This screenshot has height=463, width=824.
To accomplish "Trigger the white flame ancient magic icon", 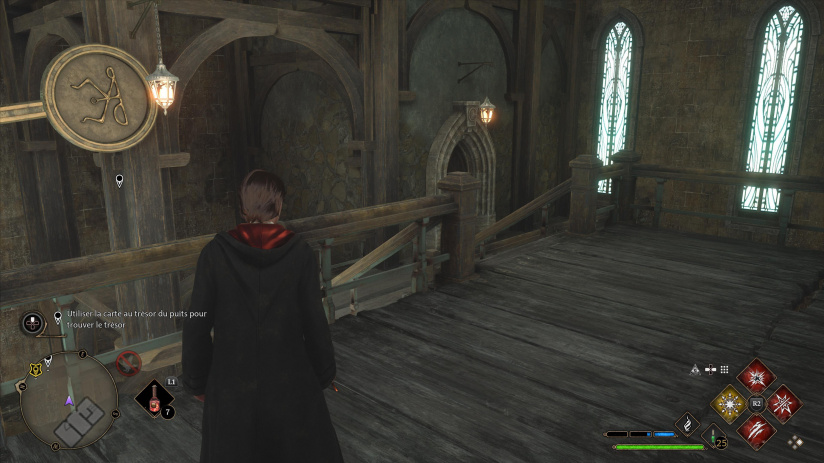I will pyautogui.click(x=689, y=424).
